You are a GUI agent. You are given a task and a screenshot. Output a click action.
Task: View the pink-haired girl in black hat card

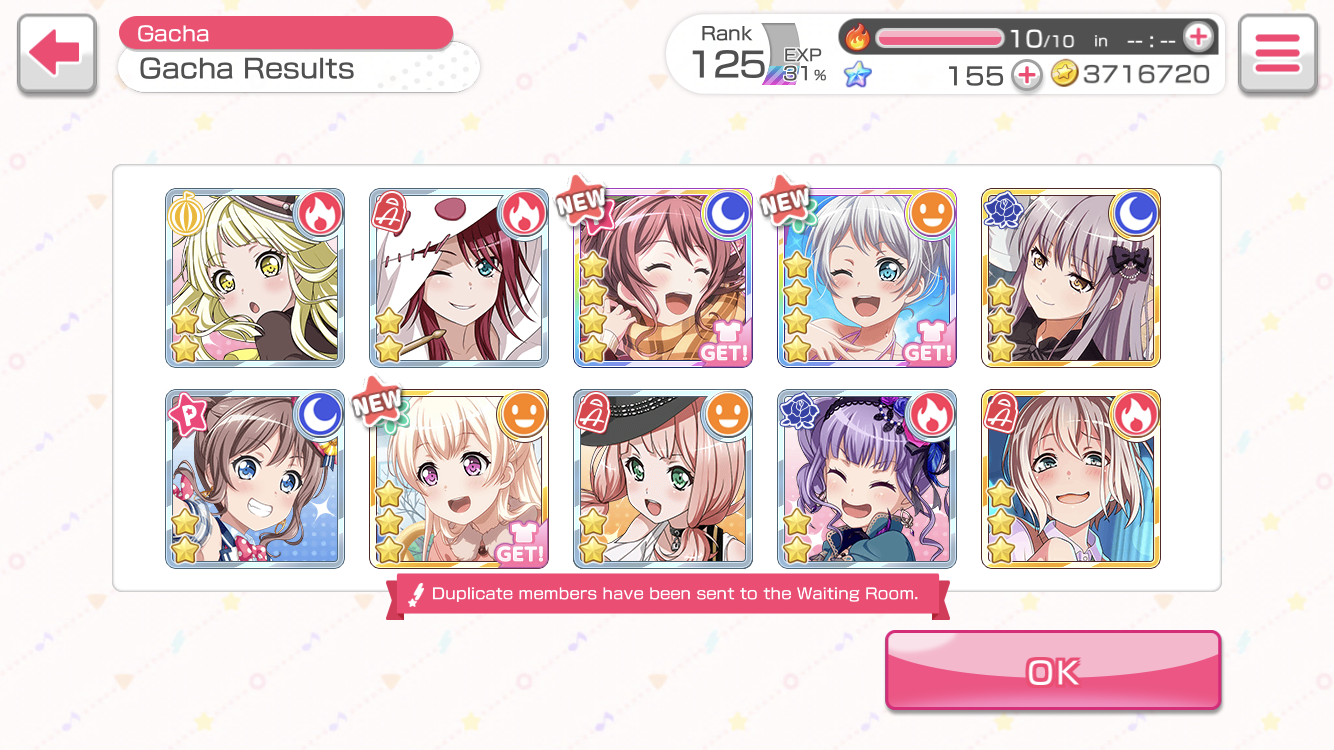point(663,479)
